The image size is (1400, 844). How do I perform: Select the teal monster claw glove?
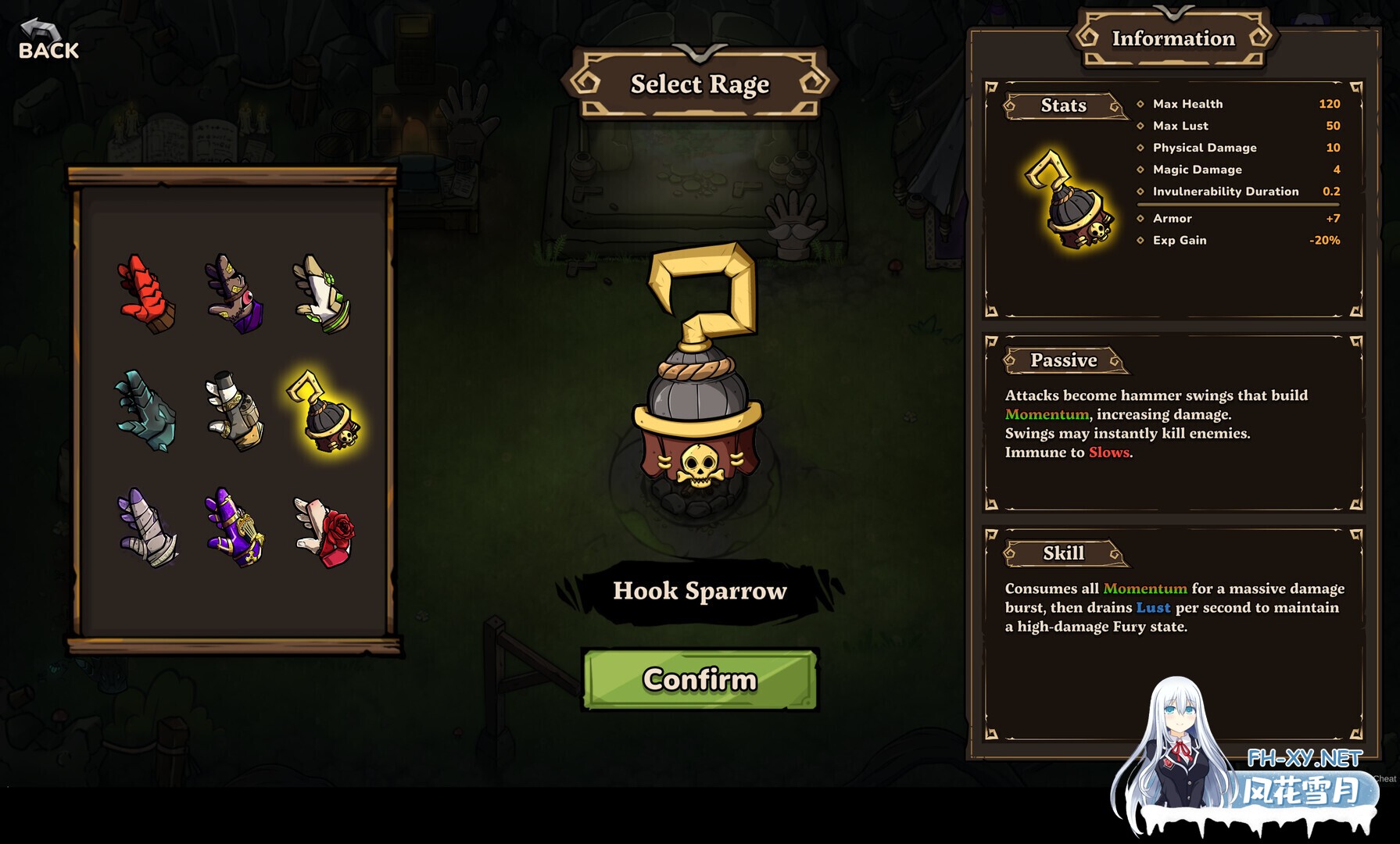pyautogui.click(x=147, y=410)
